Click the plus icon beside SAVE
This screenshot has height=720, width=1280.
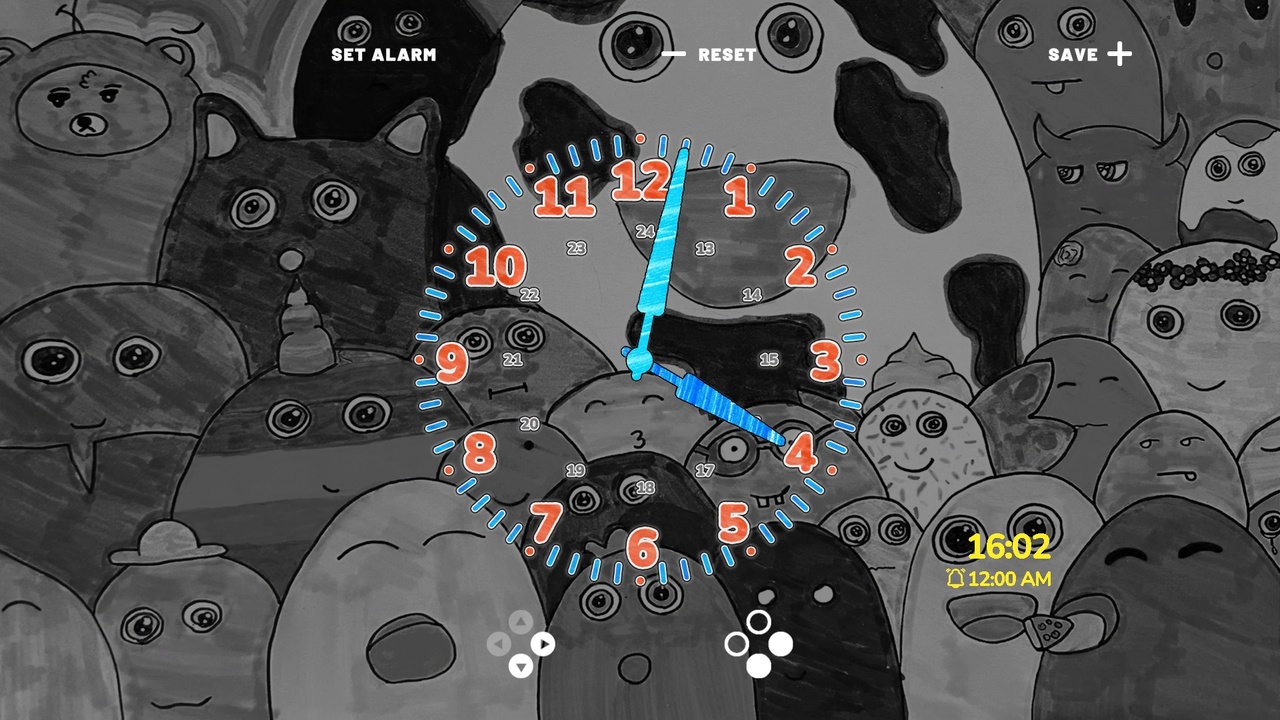pyautogui.click(x=1120, y=54)
